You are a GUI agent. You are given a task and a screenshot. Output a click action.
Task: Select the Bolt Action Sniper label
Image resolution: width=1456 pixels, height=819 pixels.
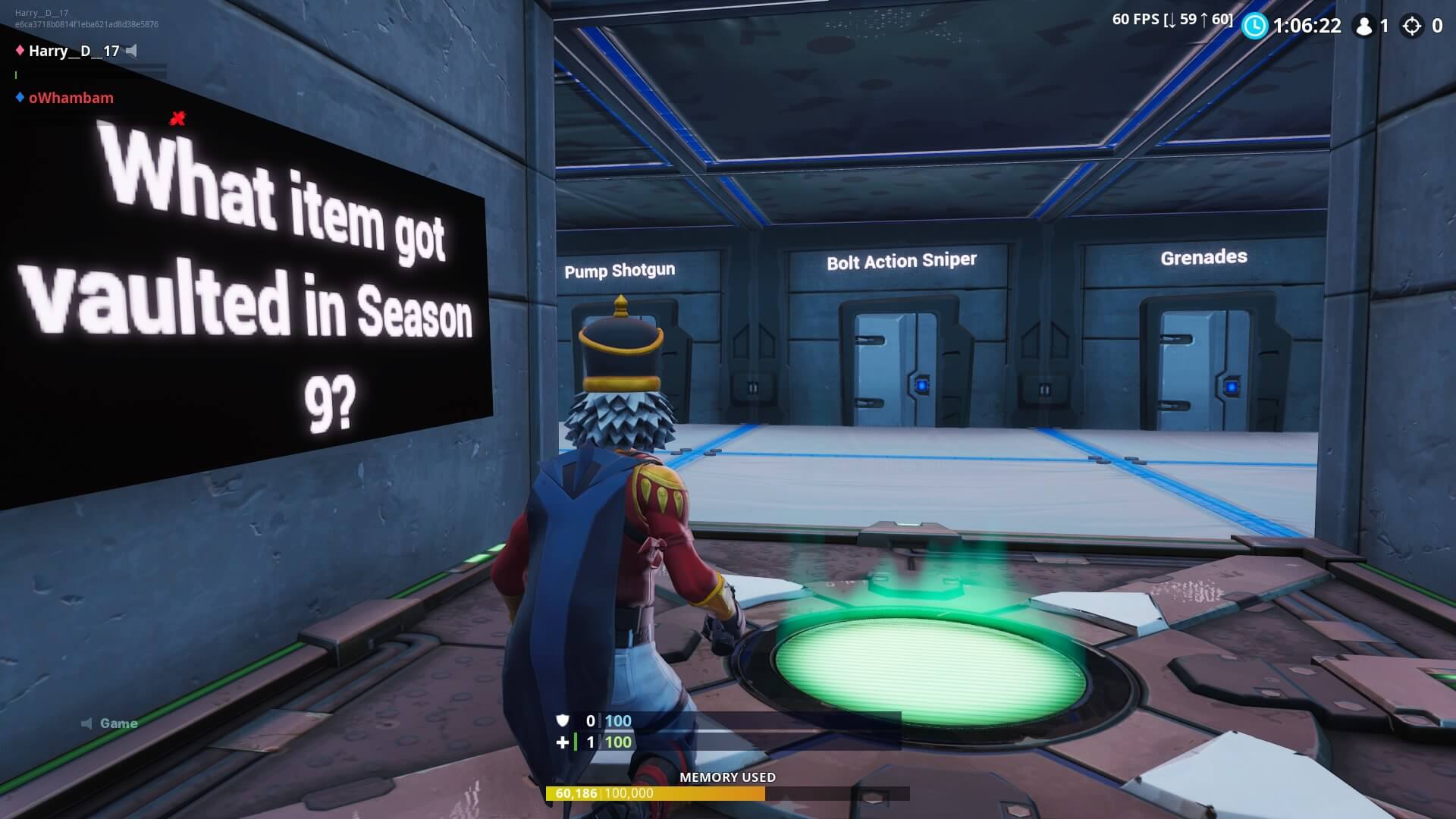click(902, 261)
